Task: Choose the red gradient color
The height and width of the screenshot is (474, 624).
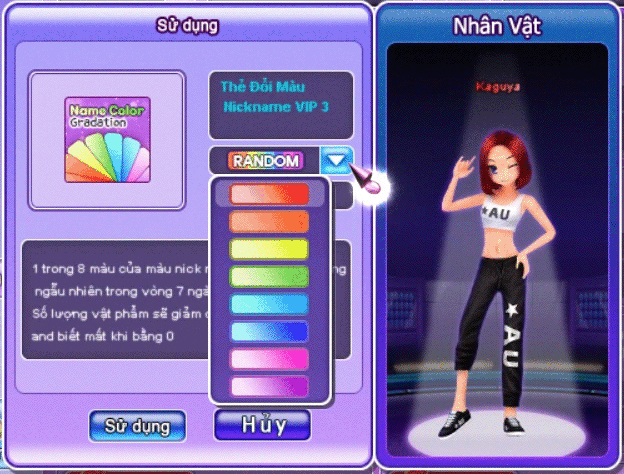Action: click(270, 194)
